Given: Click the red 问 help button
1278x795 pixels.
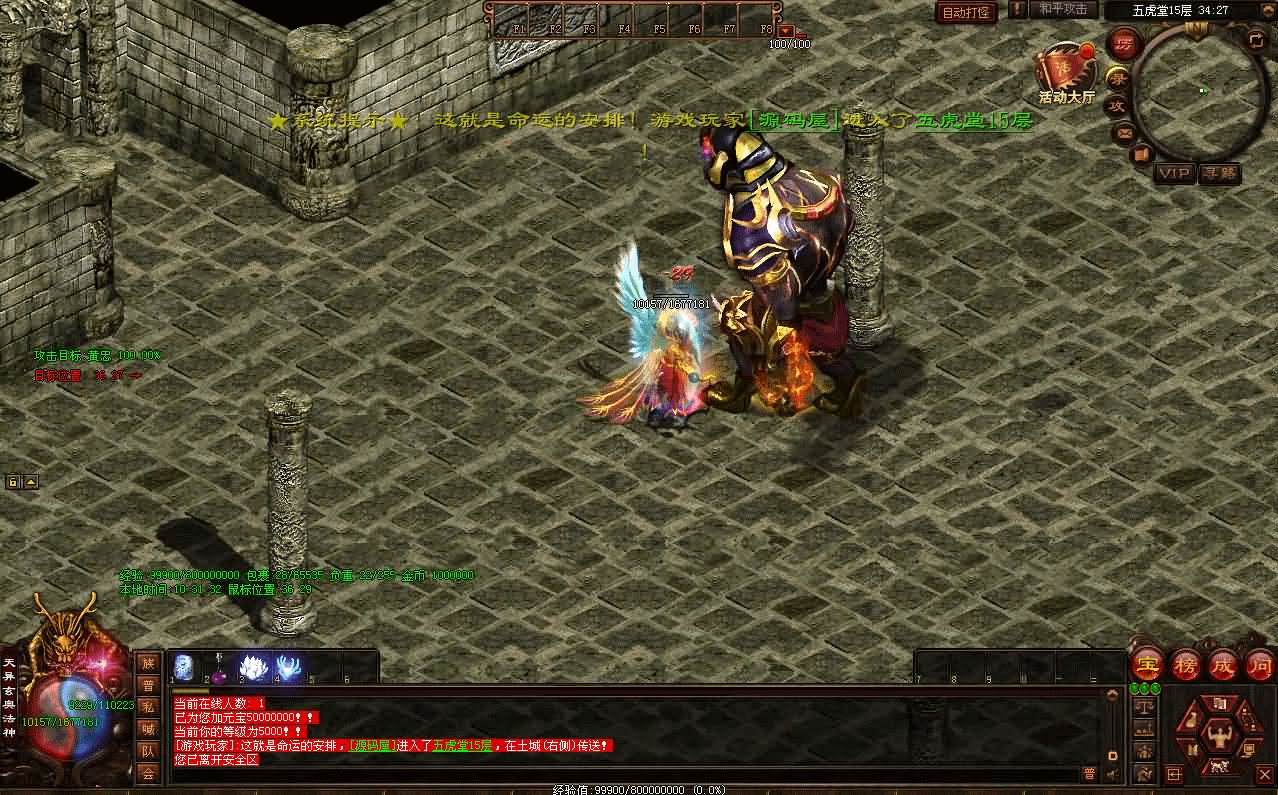Looking at the screenshot, I should (x=1260, y=664).
